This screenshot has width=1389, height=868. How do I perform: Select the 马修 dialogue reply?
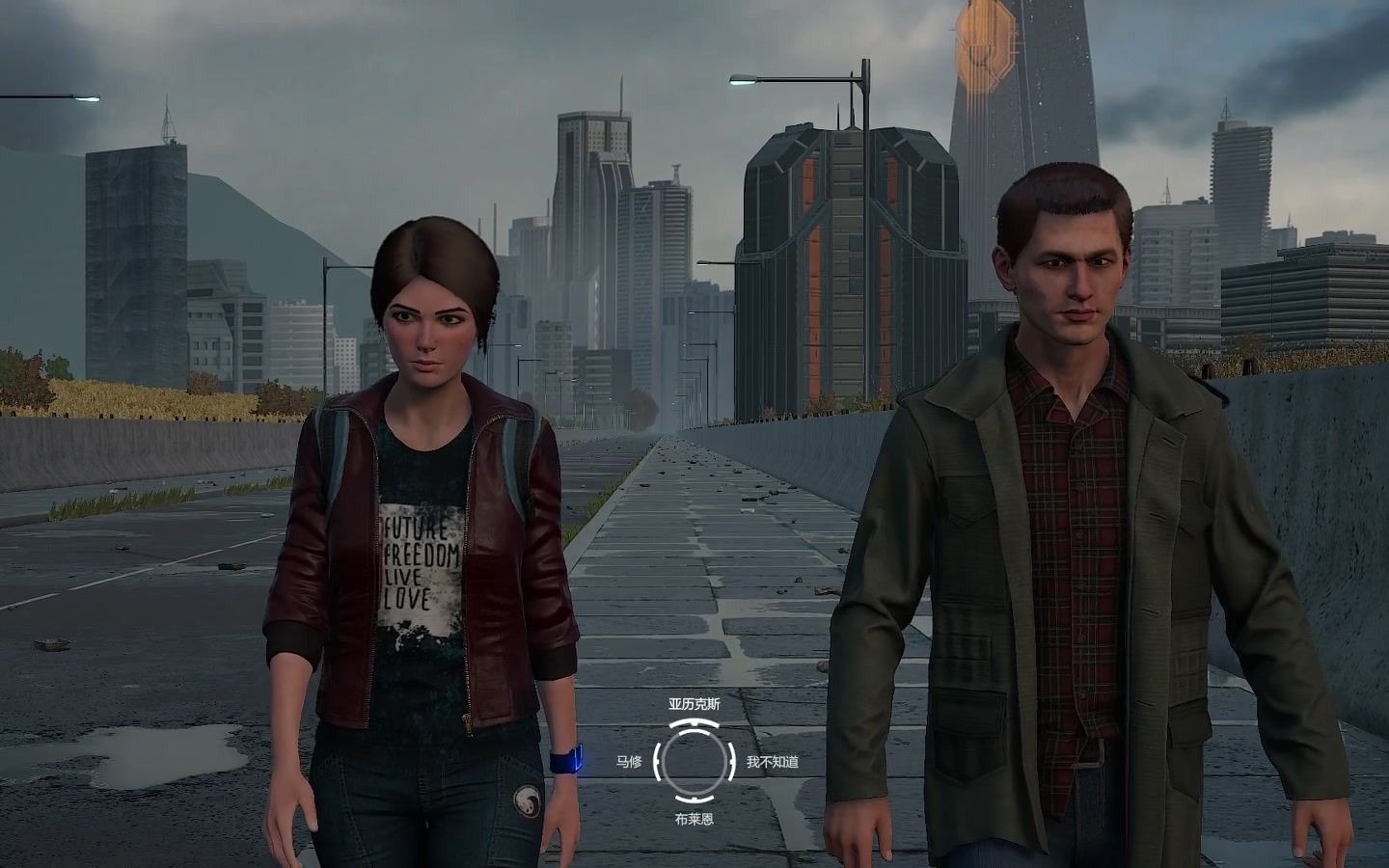pos(629,762)
